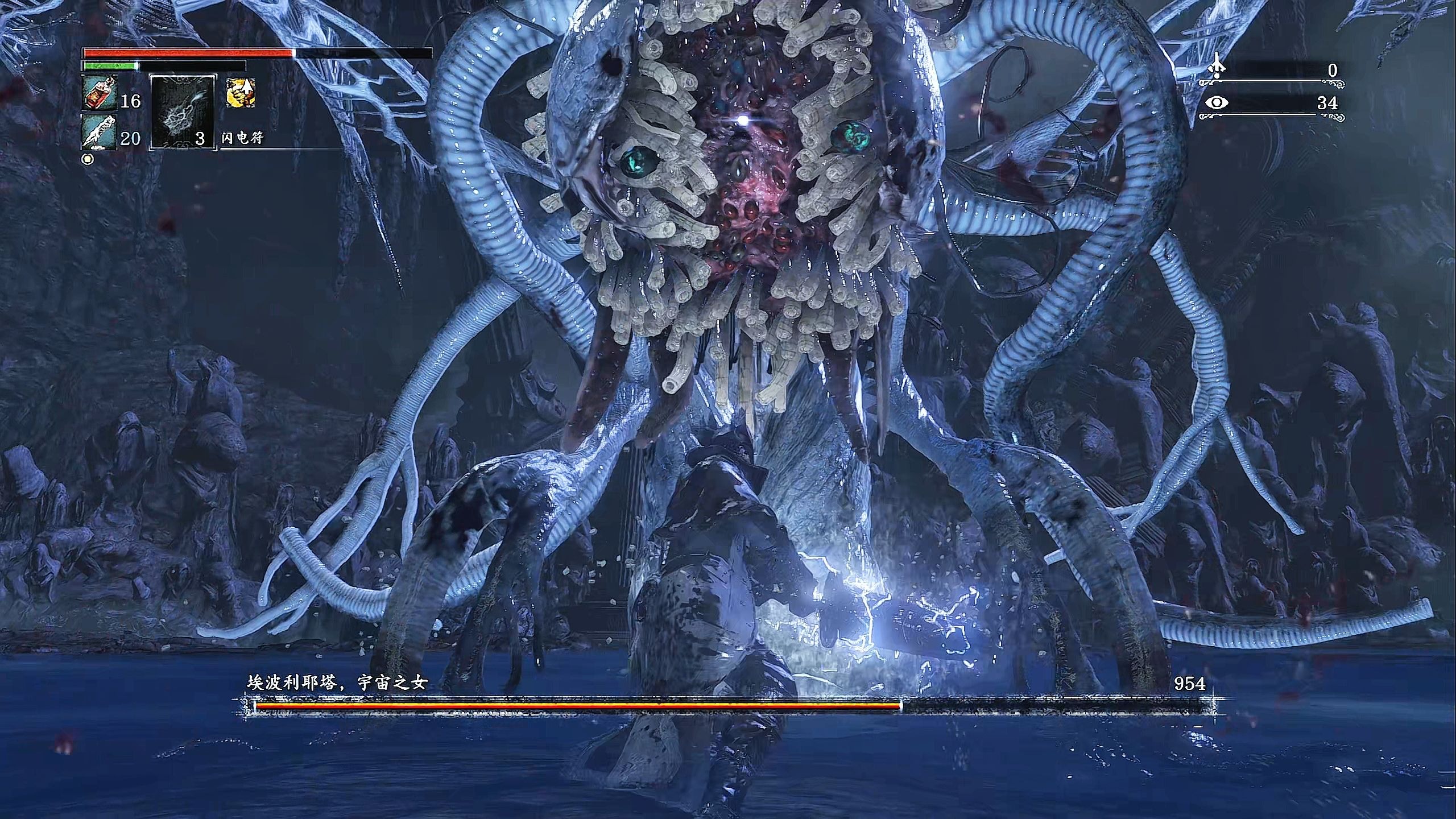Use the 闪电符 Bolt Paper quick item
Viewport: 1456px width, 819px height.
point(183,111)
